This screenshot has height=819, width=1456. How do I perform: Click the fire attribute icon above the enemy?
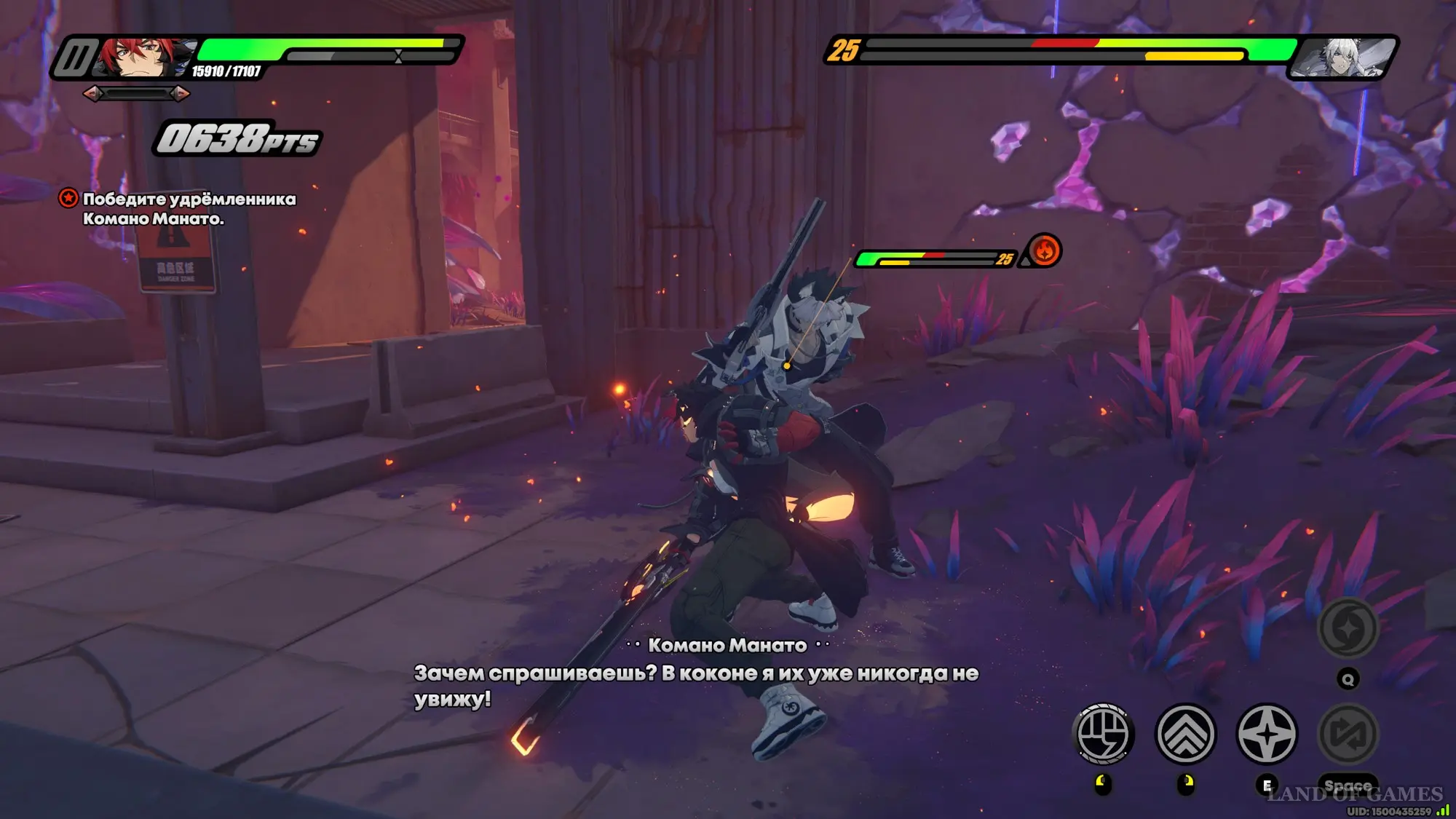pyautogui.click(x=1045, y=251)
